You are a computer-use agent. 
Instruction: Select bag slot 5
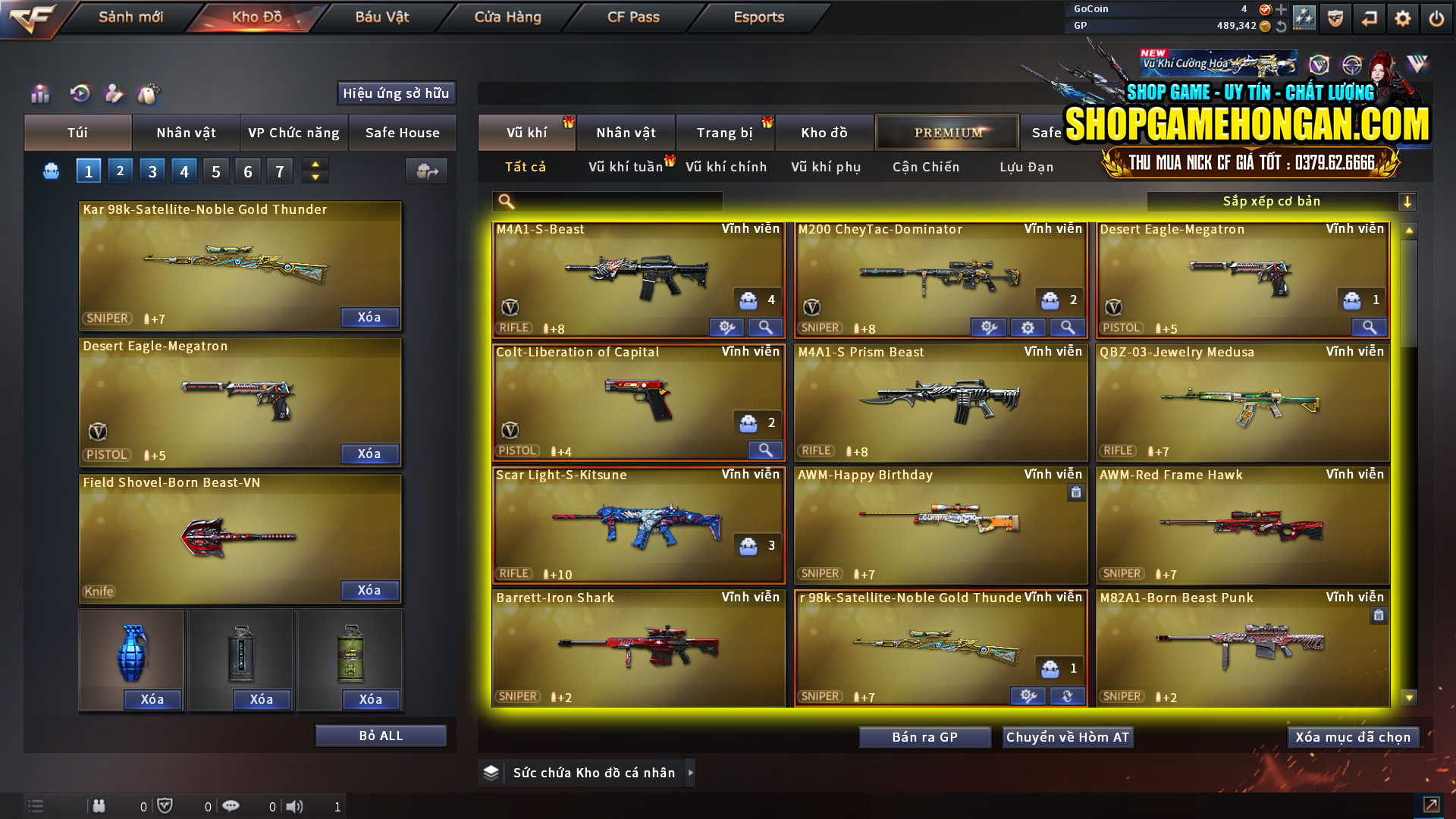(x=215, y=171)
